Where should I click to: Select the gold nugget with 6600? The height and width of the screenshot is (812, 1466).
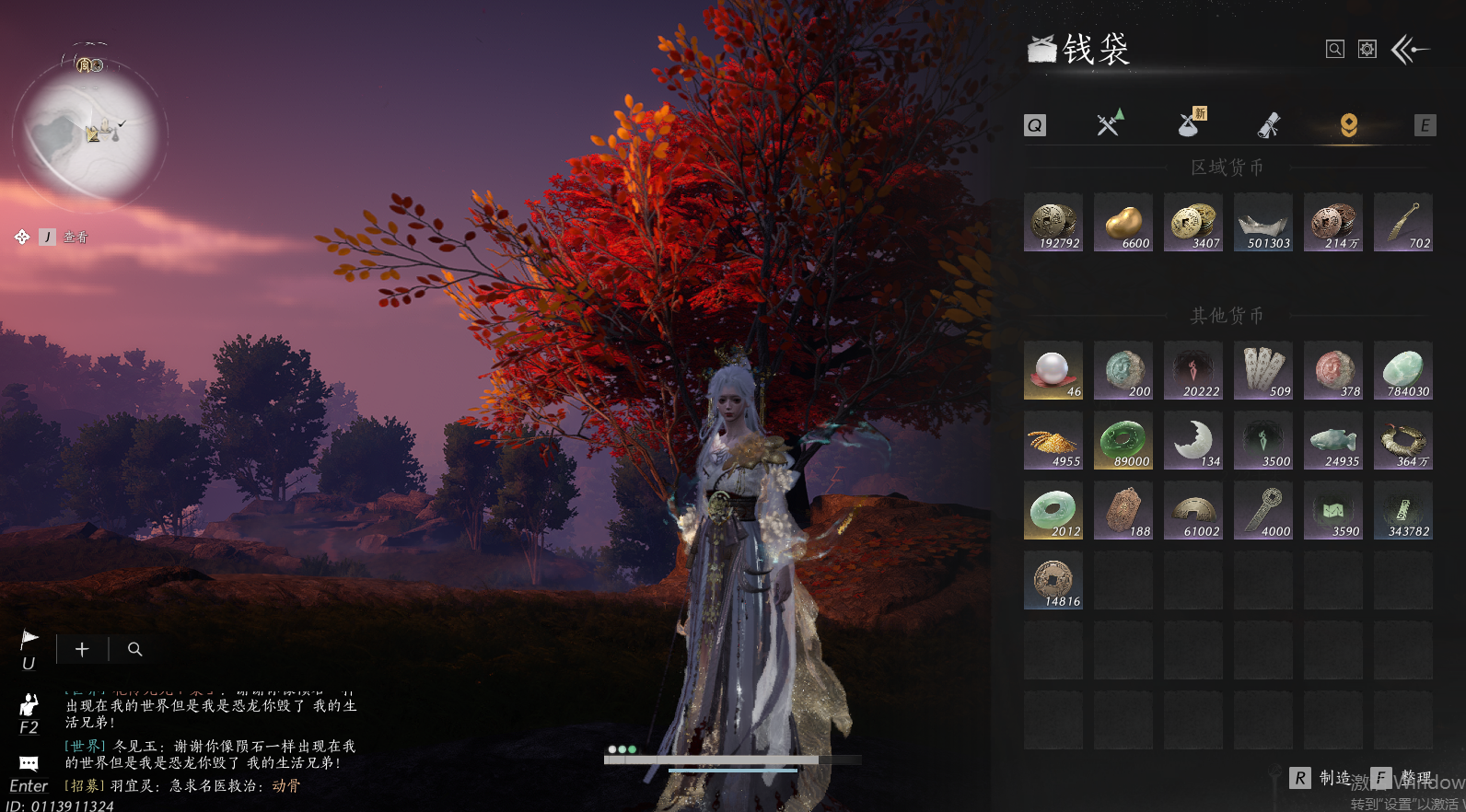[1123, 223]
